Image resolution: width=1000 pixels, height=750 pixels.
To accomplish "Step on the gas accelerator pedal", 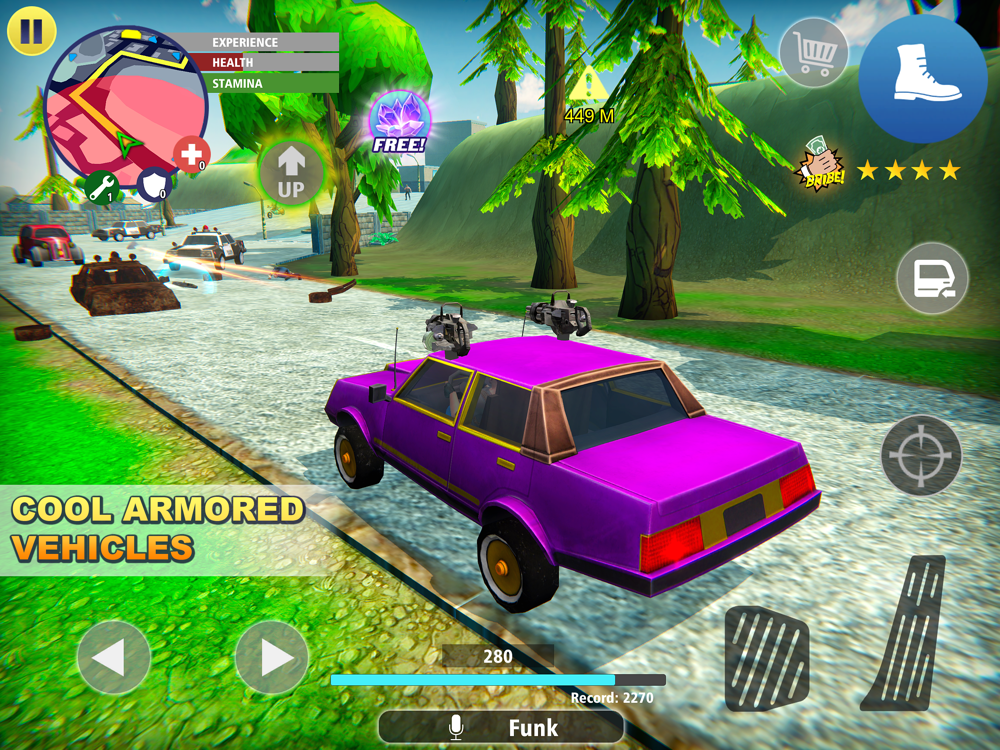I will click(907, 633).
